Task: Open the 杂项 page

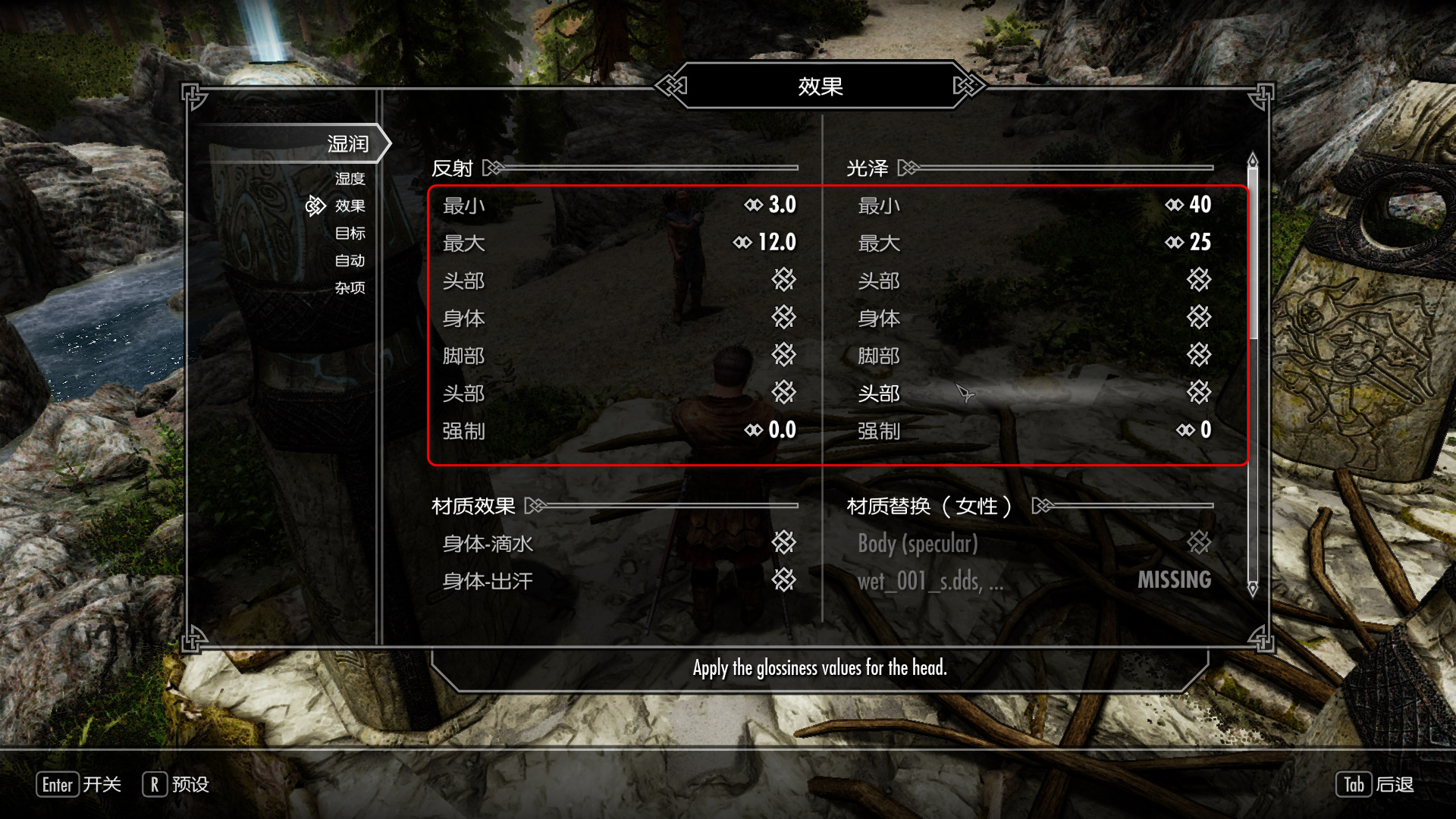Action: [350, 288]
